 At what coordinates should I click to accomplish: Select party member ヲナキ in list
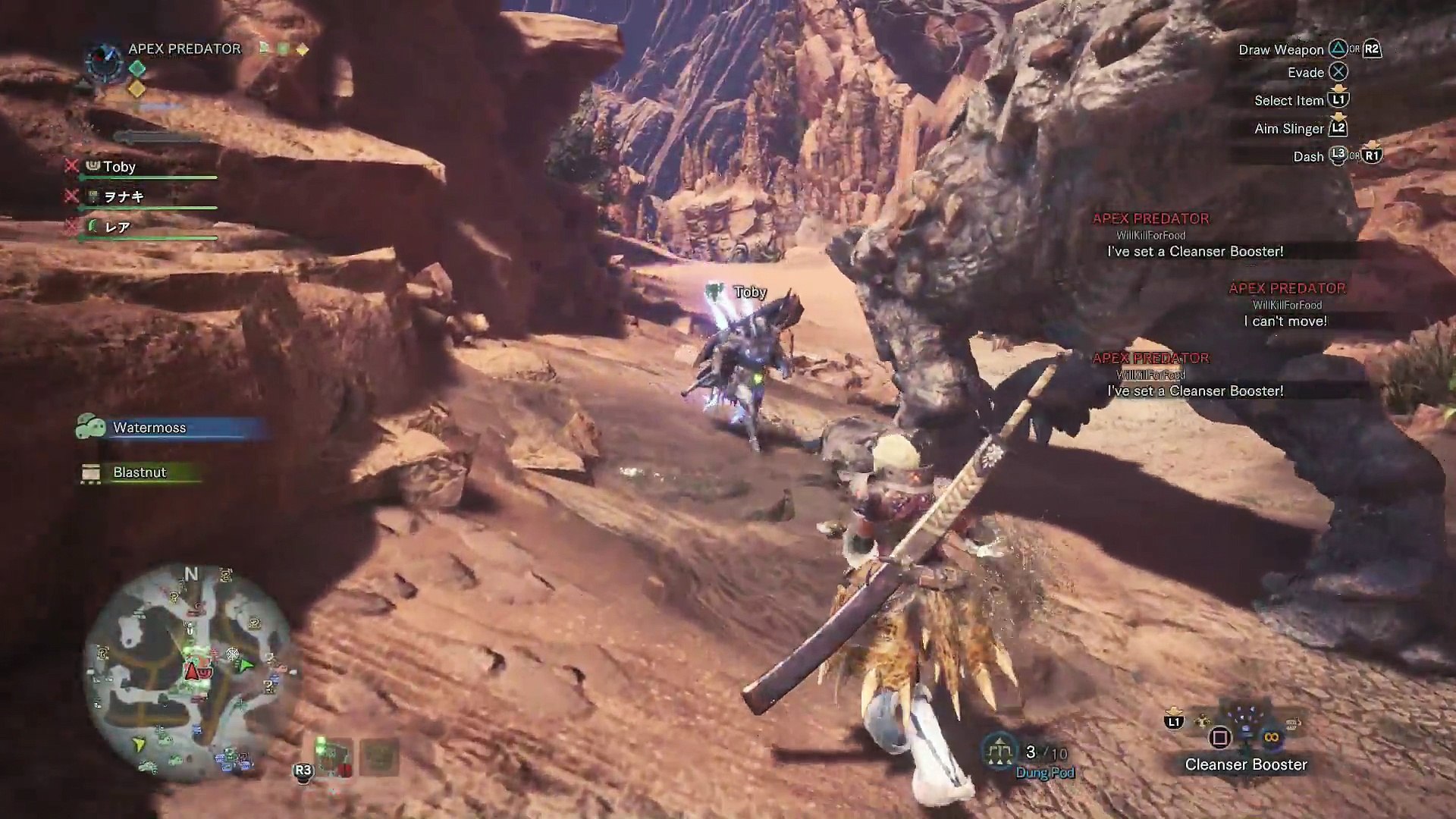click(x=124, y=196)
